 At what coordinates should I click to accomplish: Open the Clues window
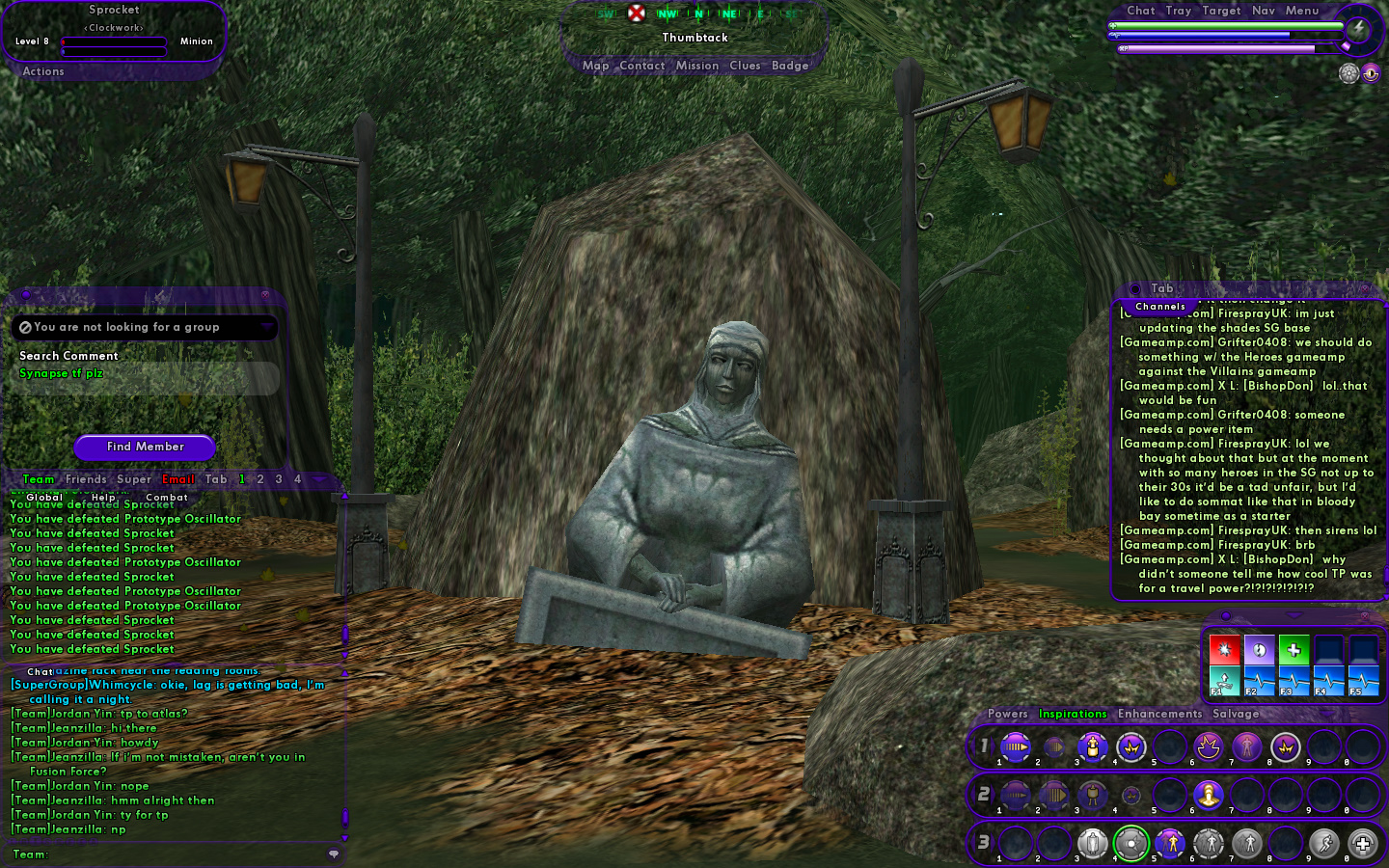pyautogui.click(x=745, y=66)
